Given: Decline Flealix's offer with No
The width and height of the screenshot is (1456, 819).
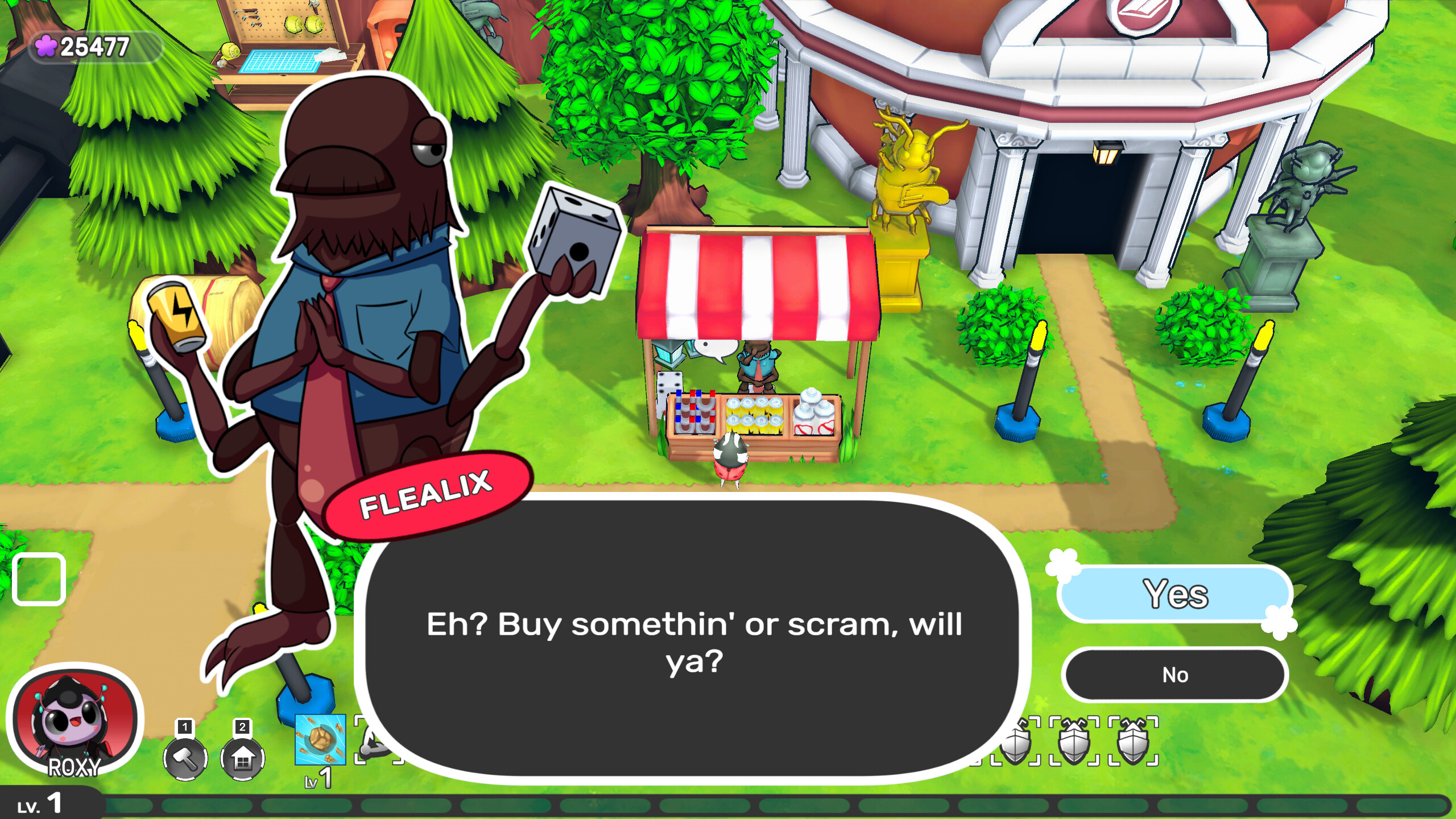Looking at the screenshot, I should (x=1175, y=675).
